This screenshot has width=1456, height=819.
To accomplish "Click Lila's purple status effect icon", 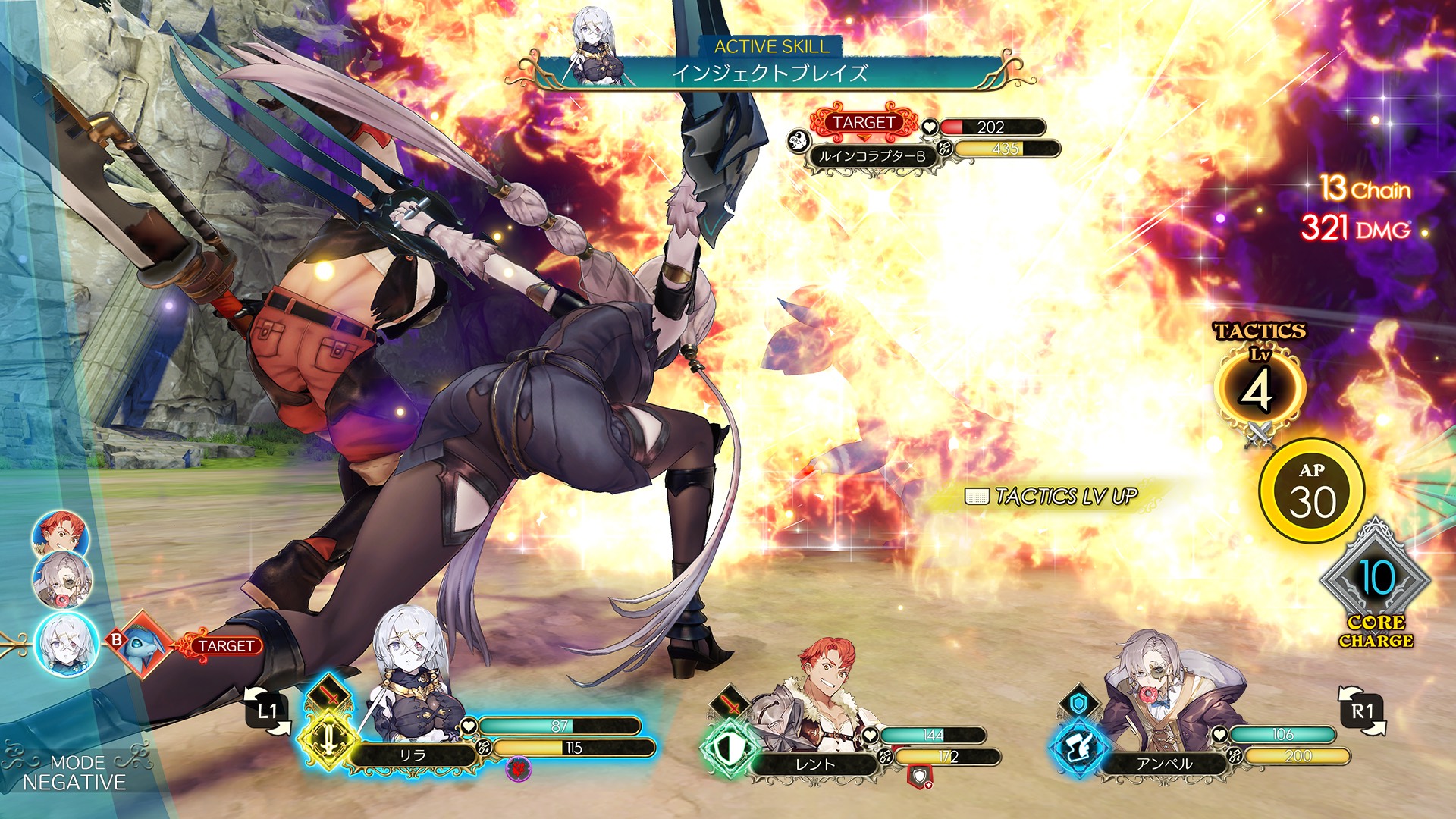I will click(519, 769).
